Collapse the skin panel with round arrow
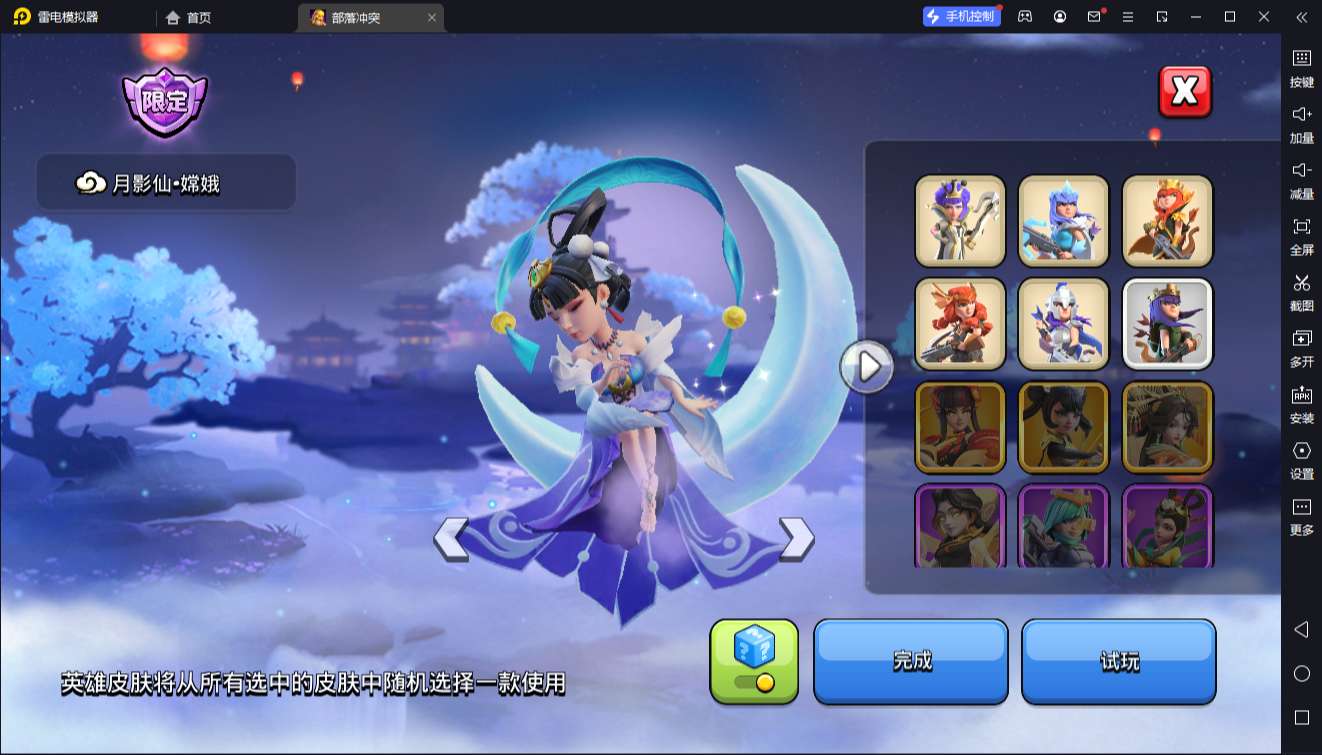Image resolution: width=1322 pixels, height=755 pixels. tap(866, 366)
